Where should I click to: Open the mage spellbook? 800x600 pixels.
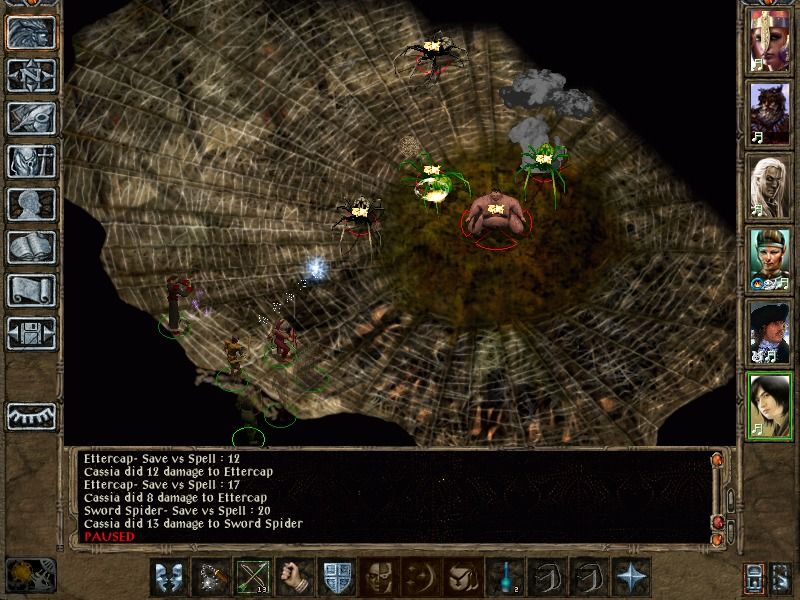30,247
